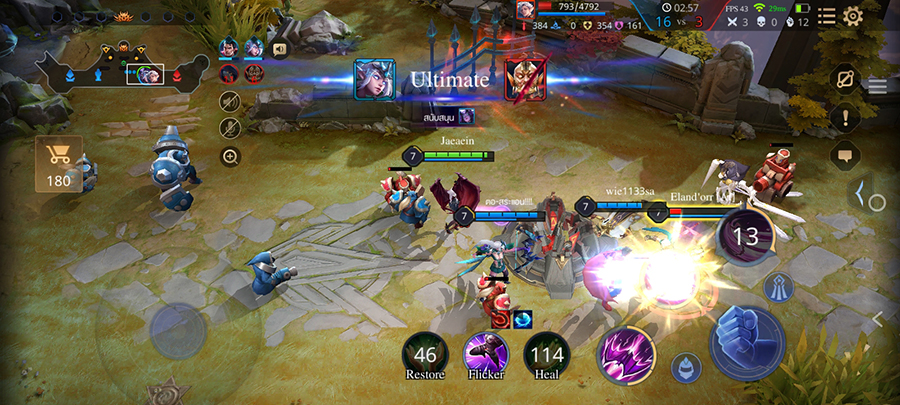Screen dimensions: 900x405
Task: Open the speaker icon beside teammate portraits
Action: pyautogui.click(x=280, y=48)
